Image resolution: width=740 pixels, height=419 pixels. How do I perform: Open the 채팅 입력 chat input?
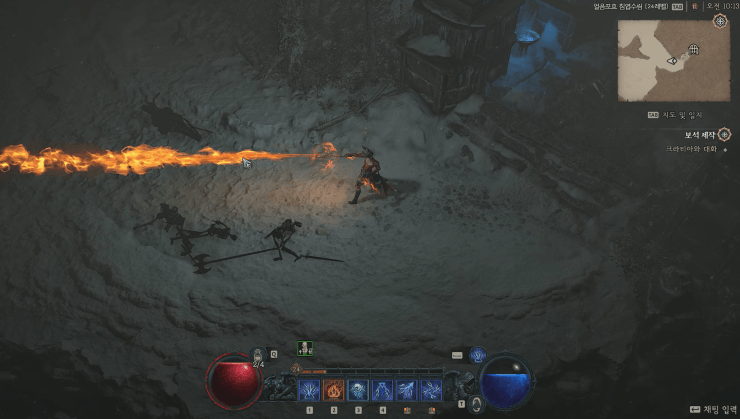coord(710,410)
